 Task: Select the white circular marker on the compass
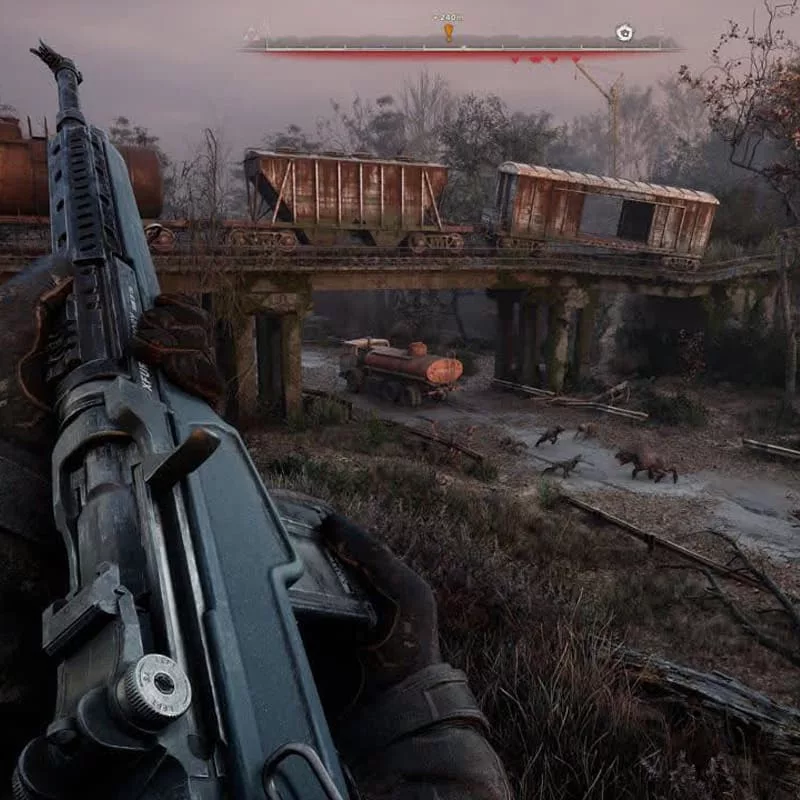pos(624,32)
